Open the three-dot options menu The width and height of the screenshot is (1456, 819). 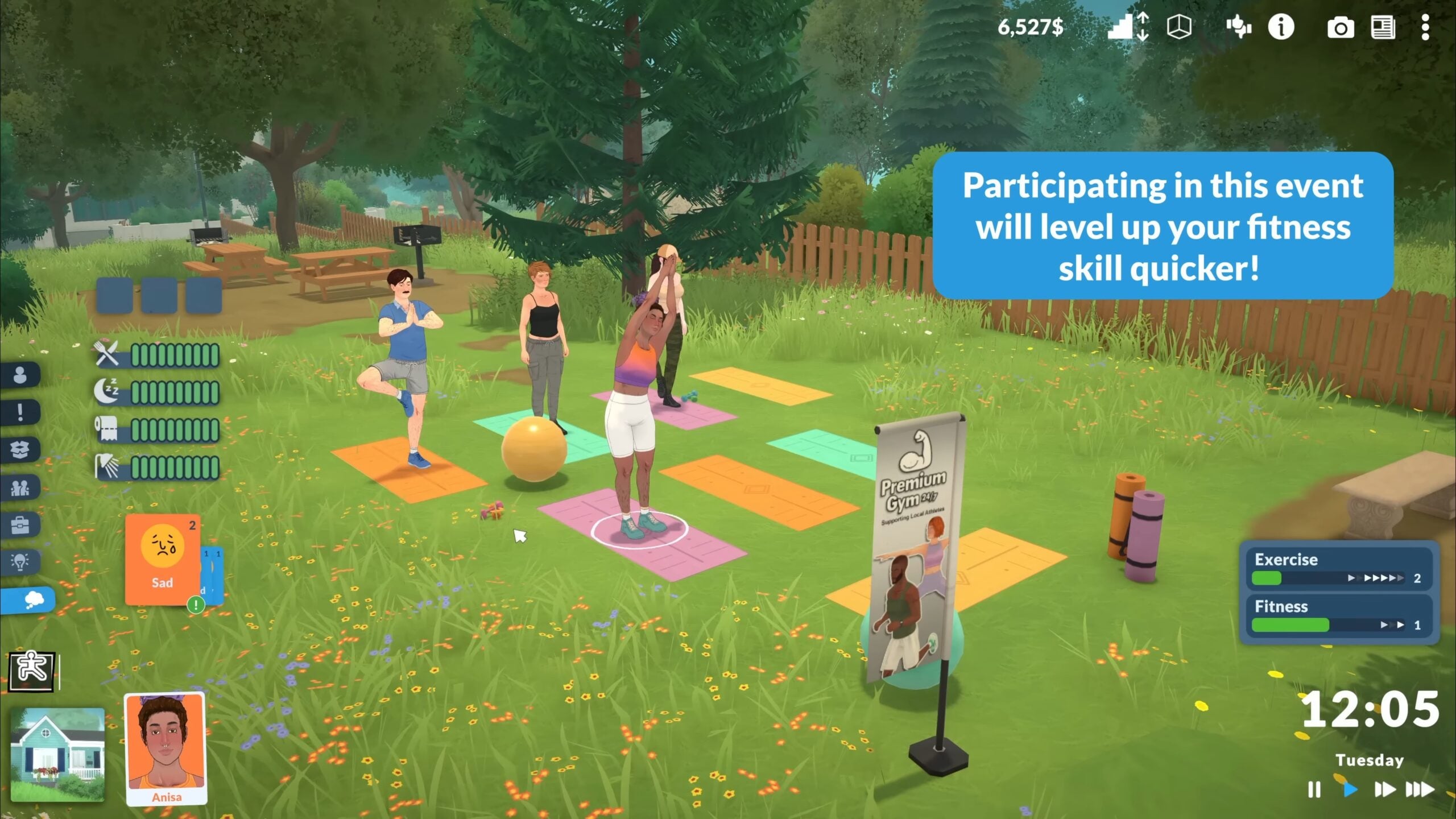[x=1426, y=28]
